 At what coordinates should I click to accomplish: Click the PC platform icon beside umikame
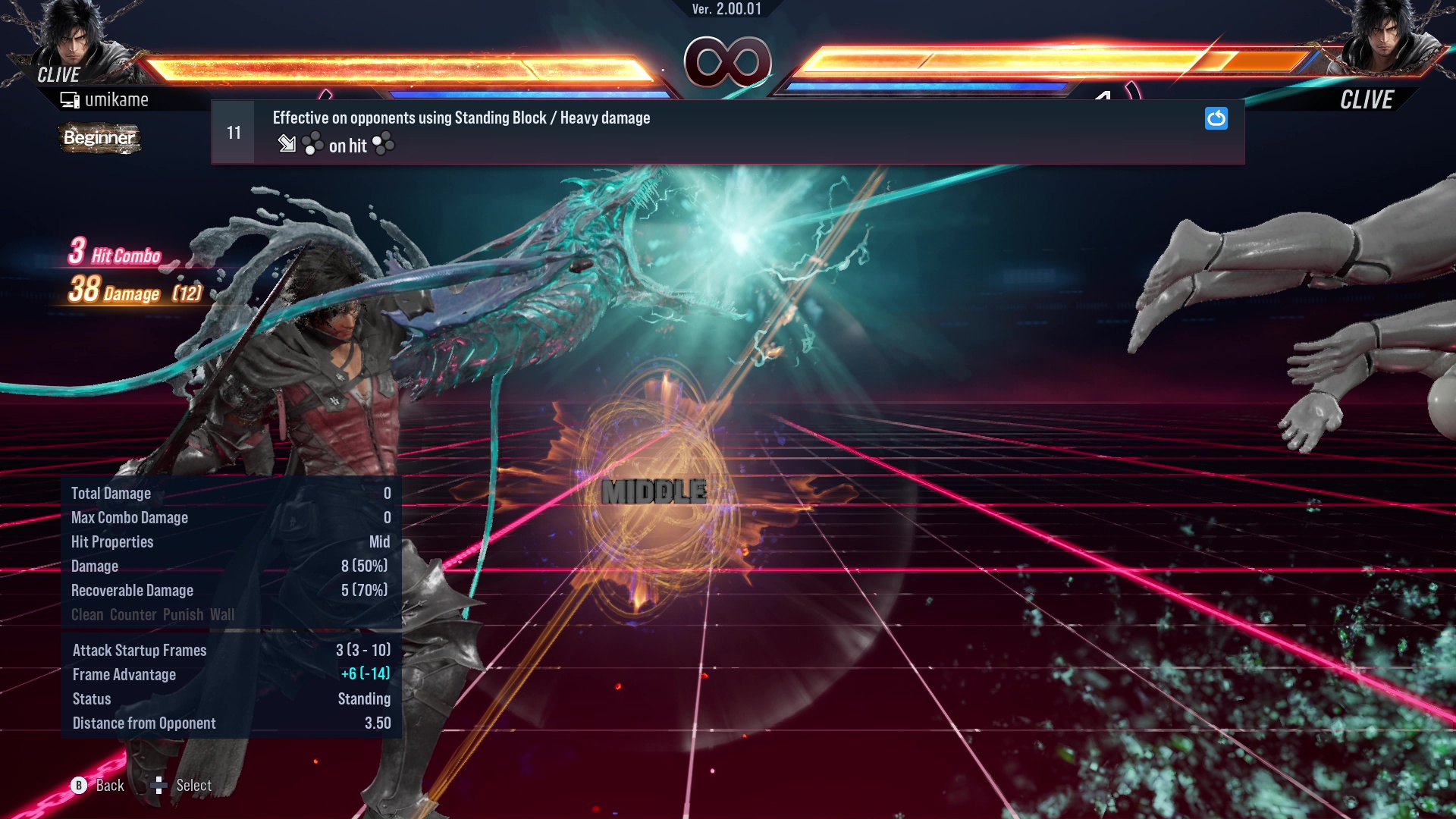tap(70, 99)
